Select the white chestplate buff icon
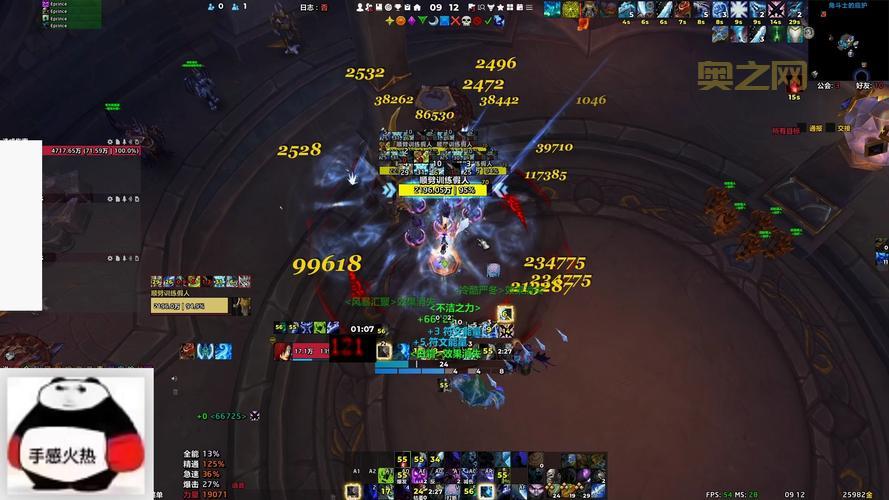The image size is (889, 500). click(794, 33)
